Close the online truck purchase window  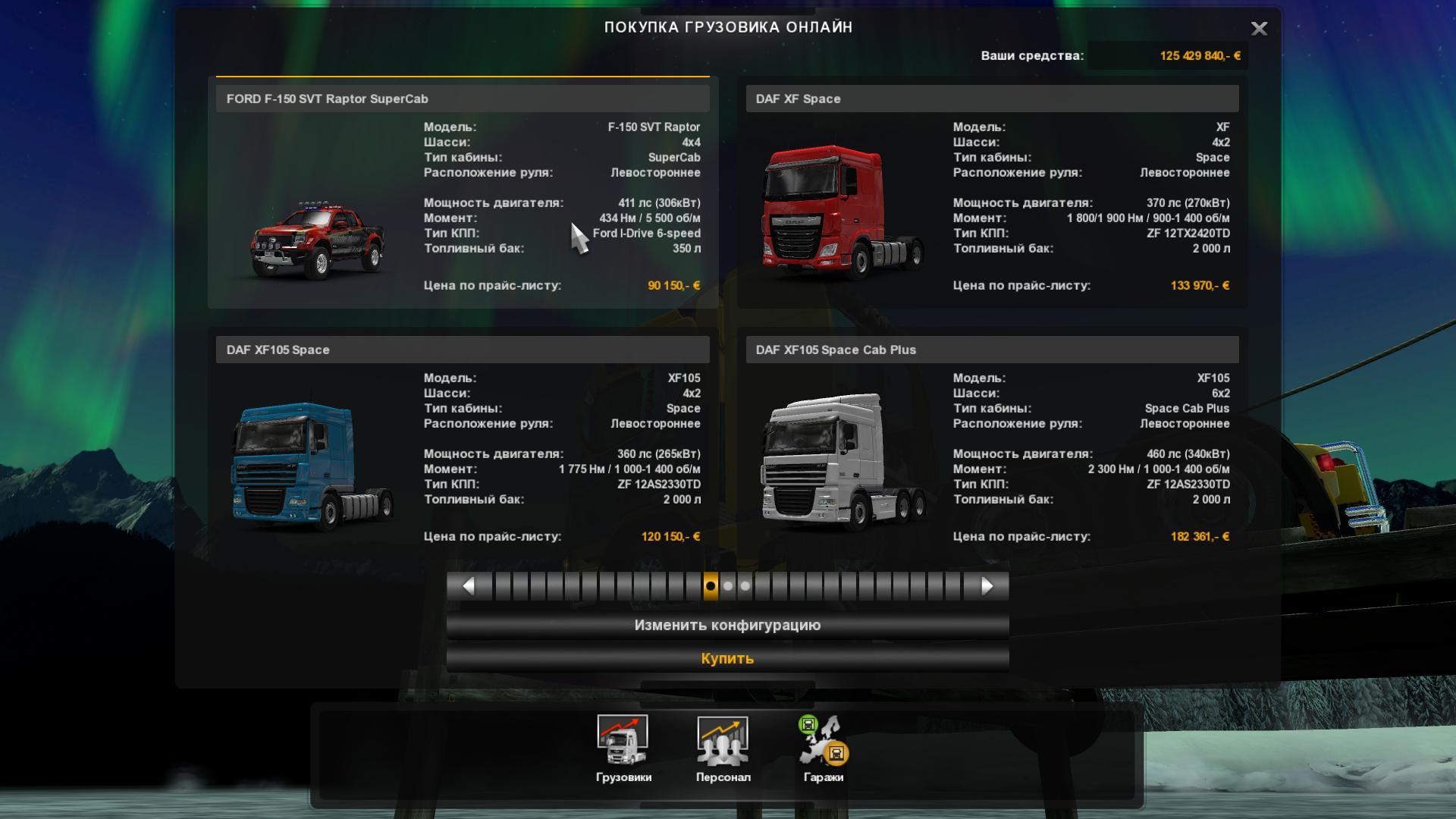(1259, 29)
